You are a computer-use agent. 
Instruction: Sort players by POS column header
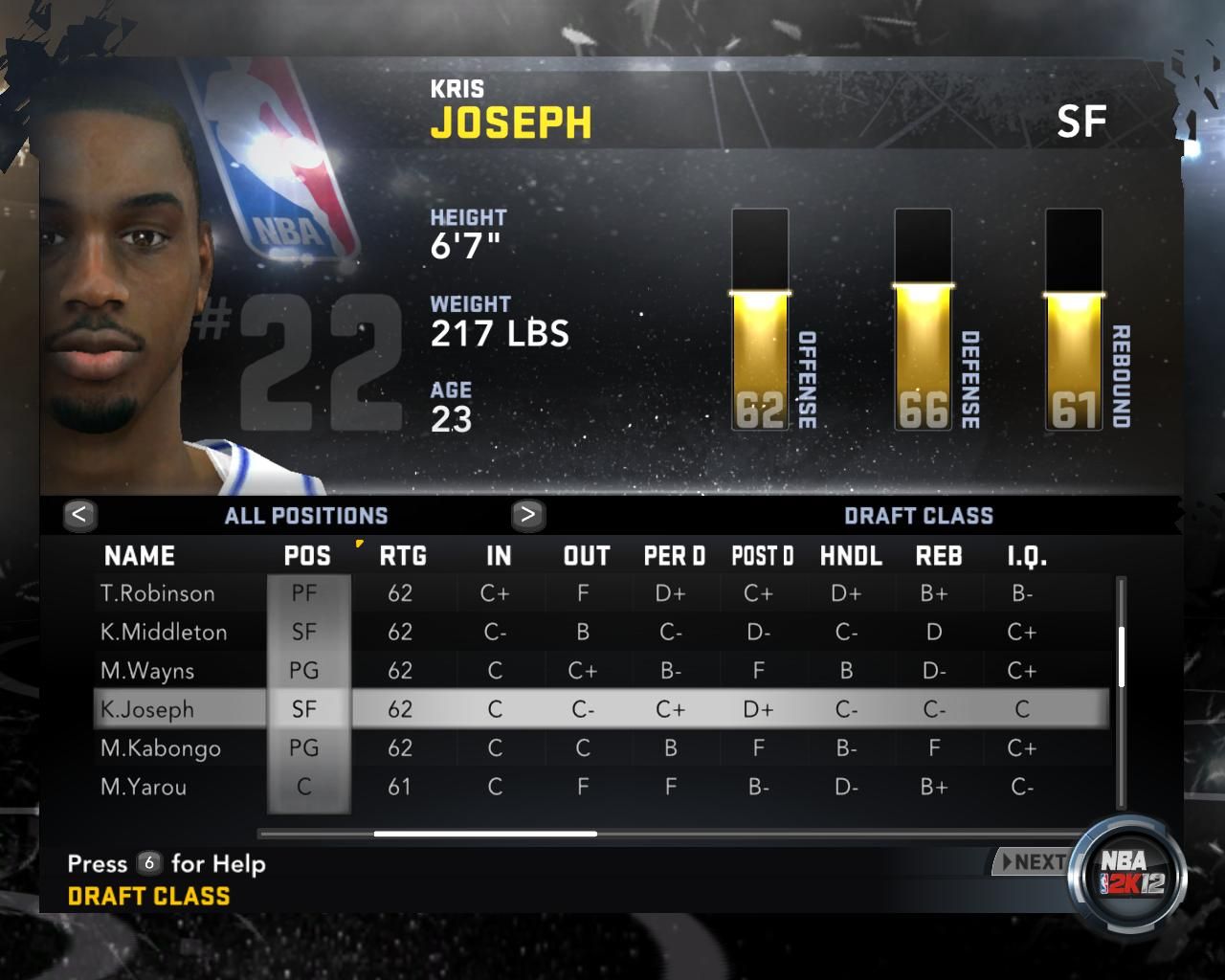307,556
